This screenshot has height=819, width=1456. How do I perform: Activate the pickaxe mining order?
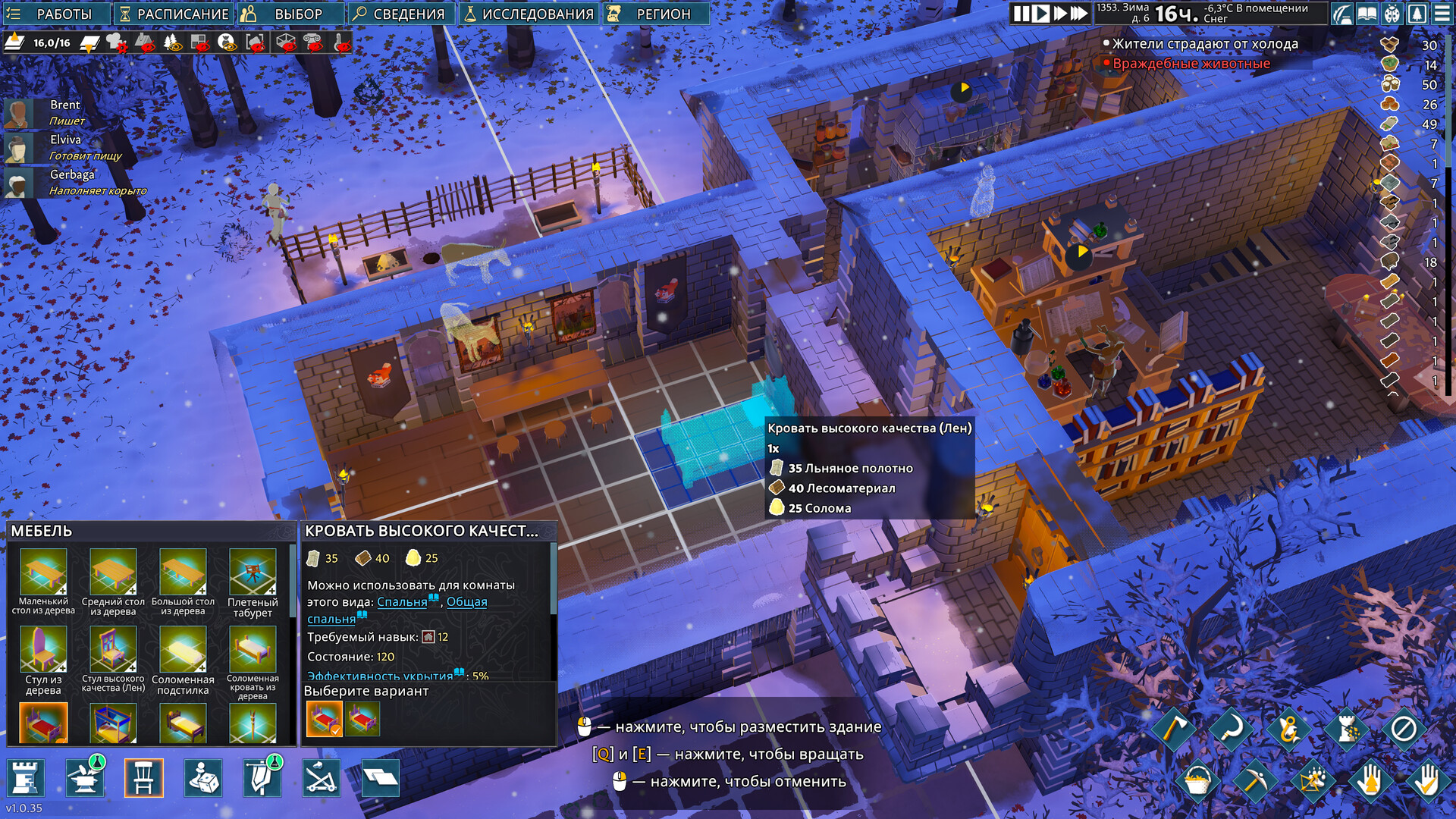pos(1254,780)
